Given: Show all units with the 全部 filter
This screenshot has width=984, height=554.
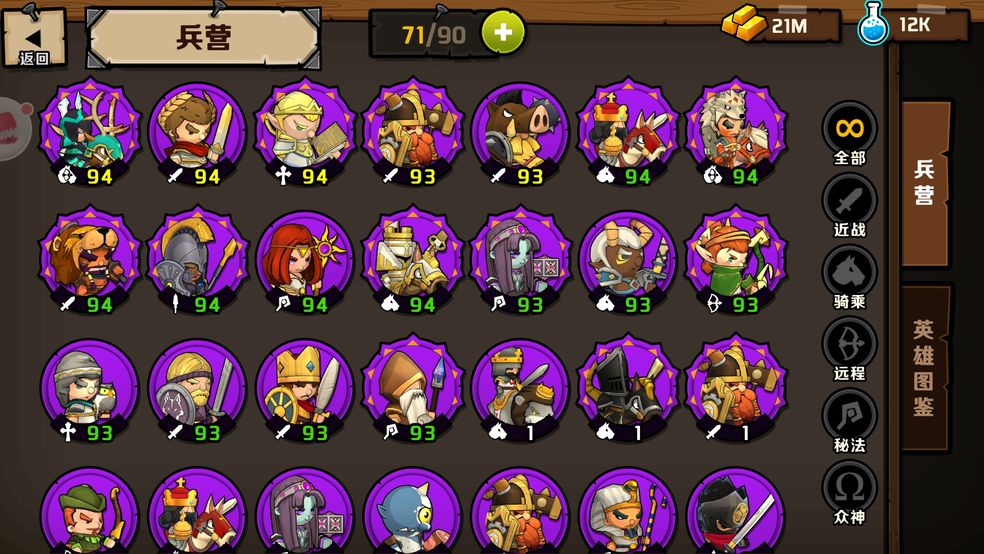Looking at the screenshot, I should (x=850, y=134).
